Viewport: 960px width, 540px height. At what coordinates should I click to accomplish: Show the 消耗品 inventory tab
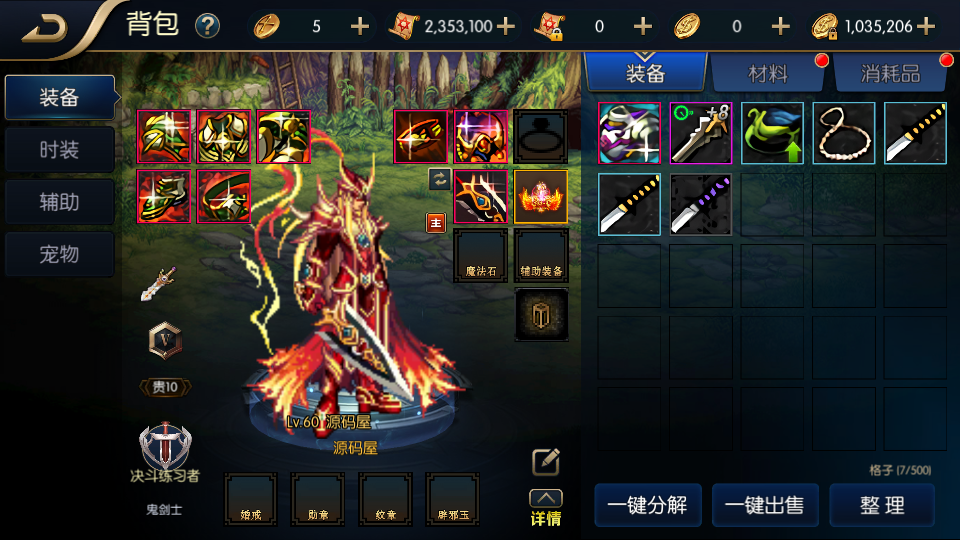pos(890,73)
